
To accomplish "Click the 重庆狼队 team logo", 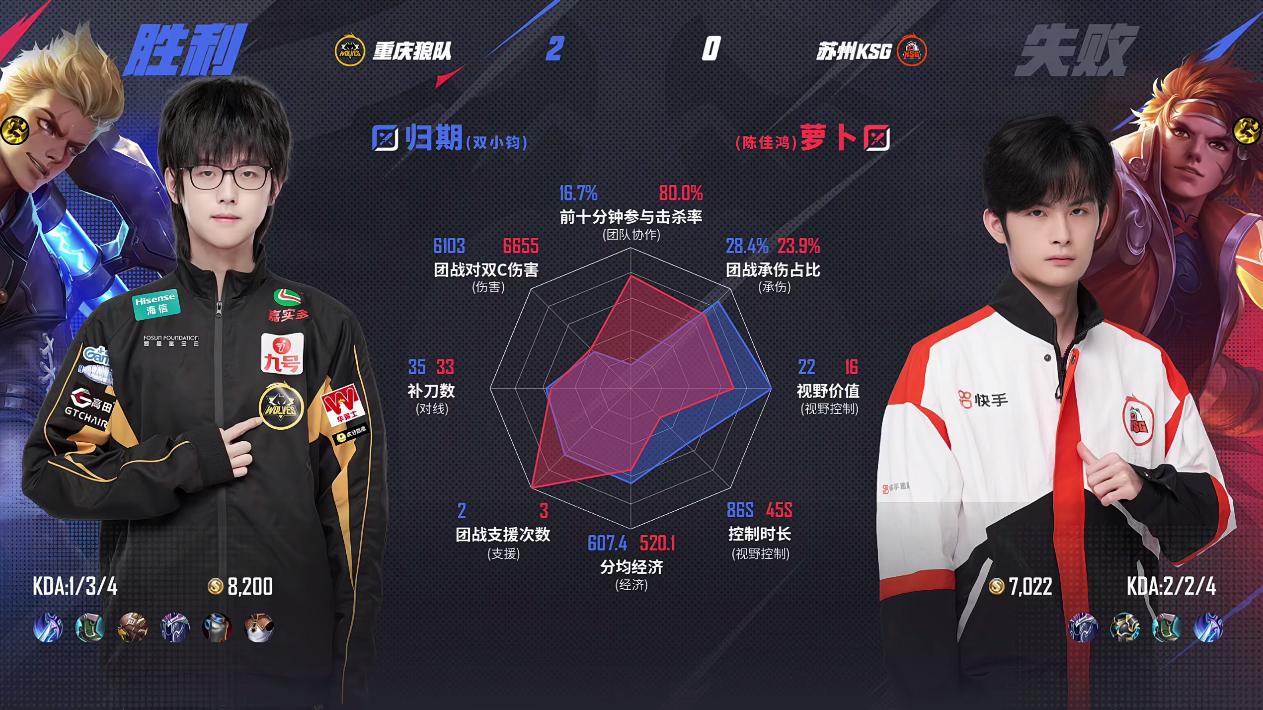I will coord(349,50).
